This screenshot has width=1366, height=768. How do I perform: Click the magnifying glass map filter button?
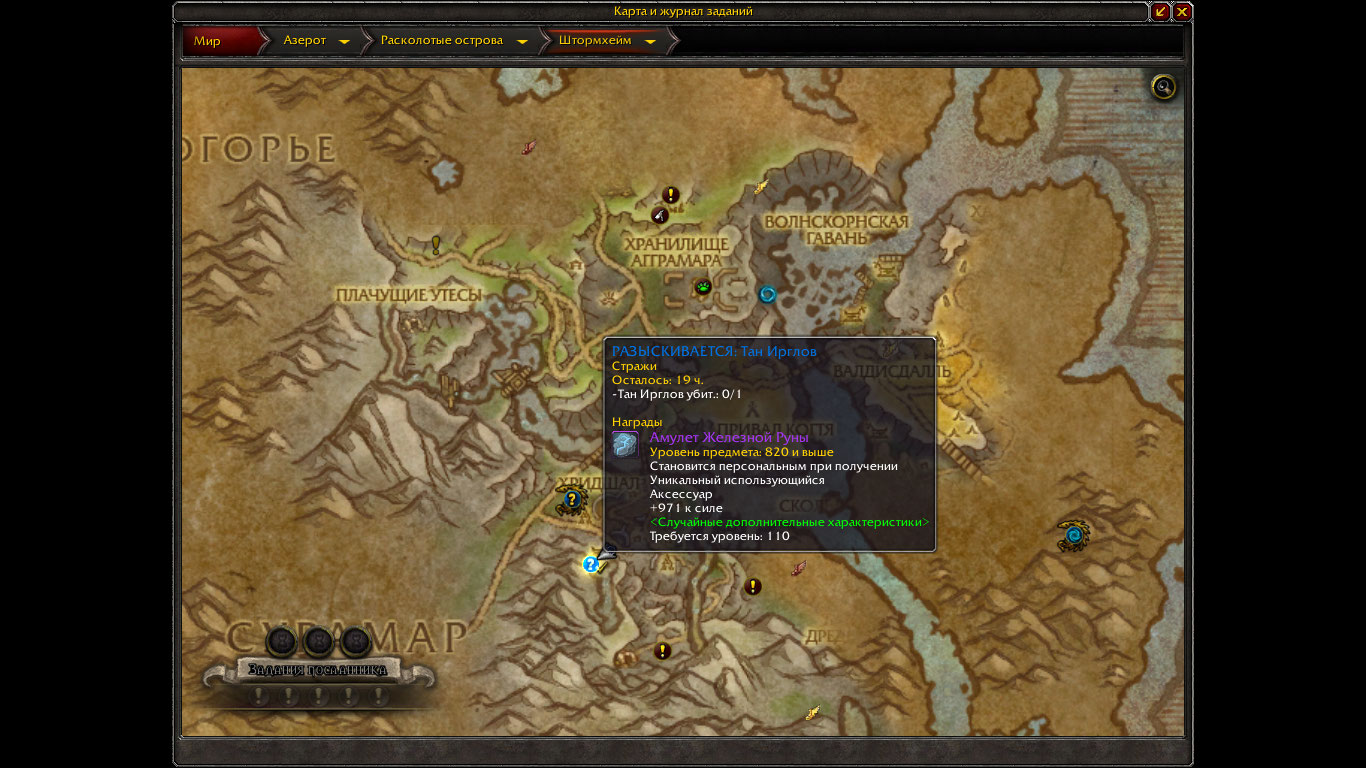coord(1163,88)
